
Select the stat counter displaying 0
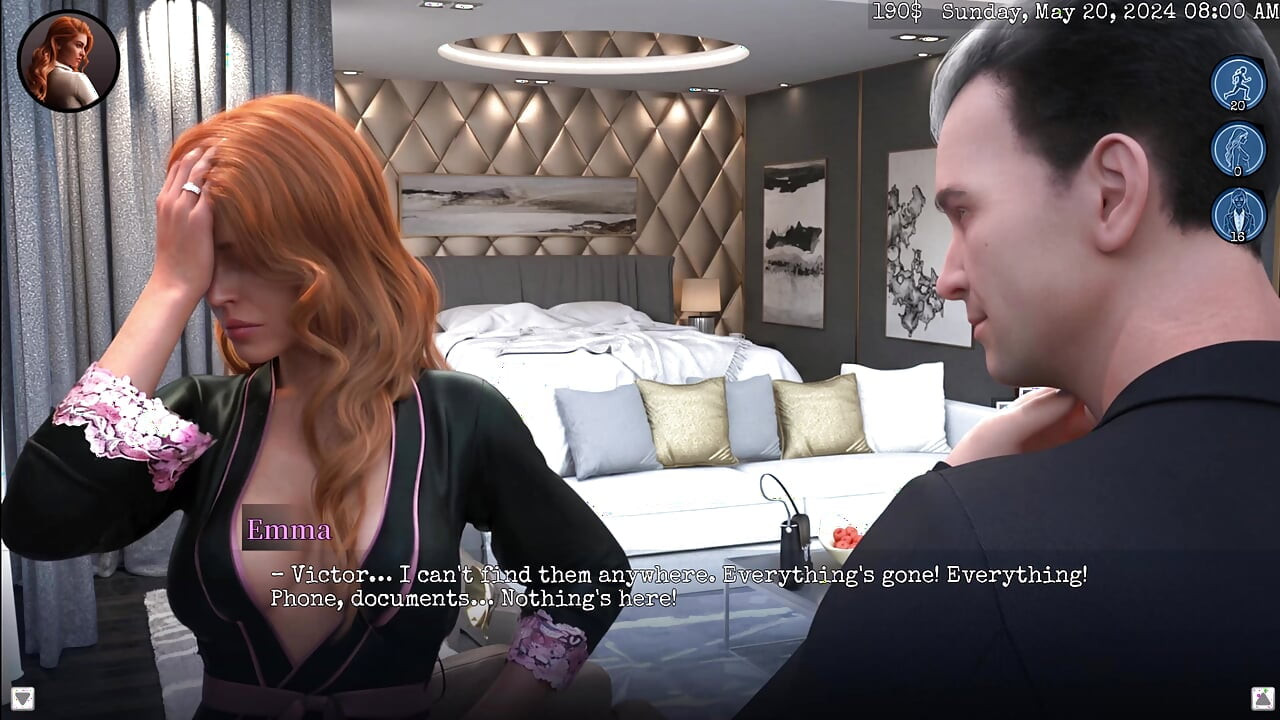coord(1237,170)
